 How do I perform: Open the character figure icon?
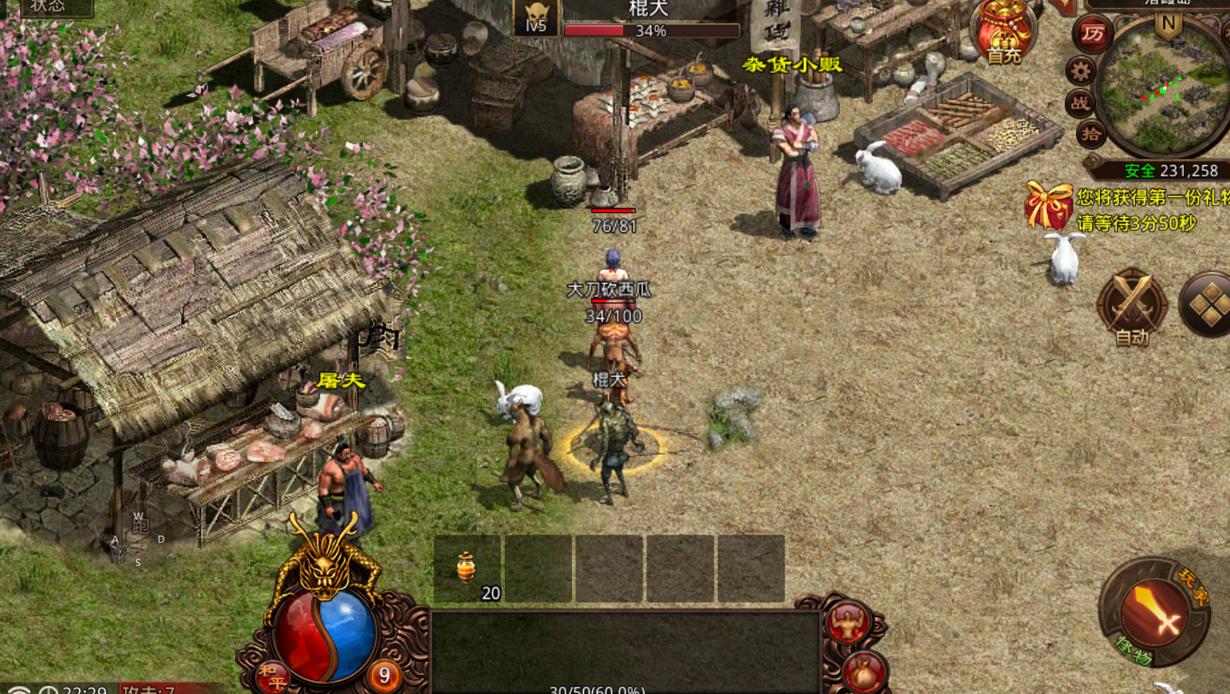(x=847, y=621)
